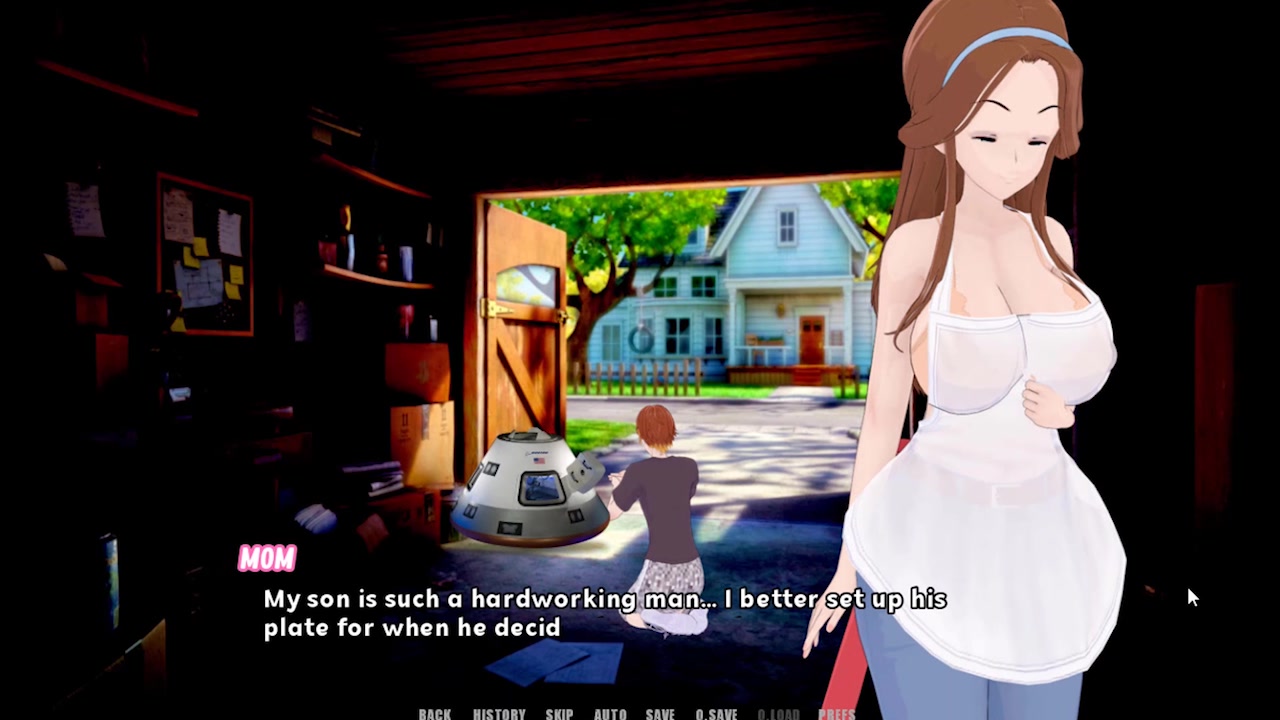This screenshot has height=720, width=1280.
Task: Go back using the Back button
Action: pos(435,714)
